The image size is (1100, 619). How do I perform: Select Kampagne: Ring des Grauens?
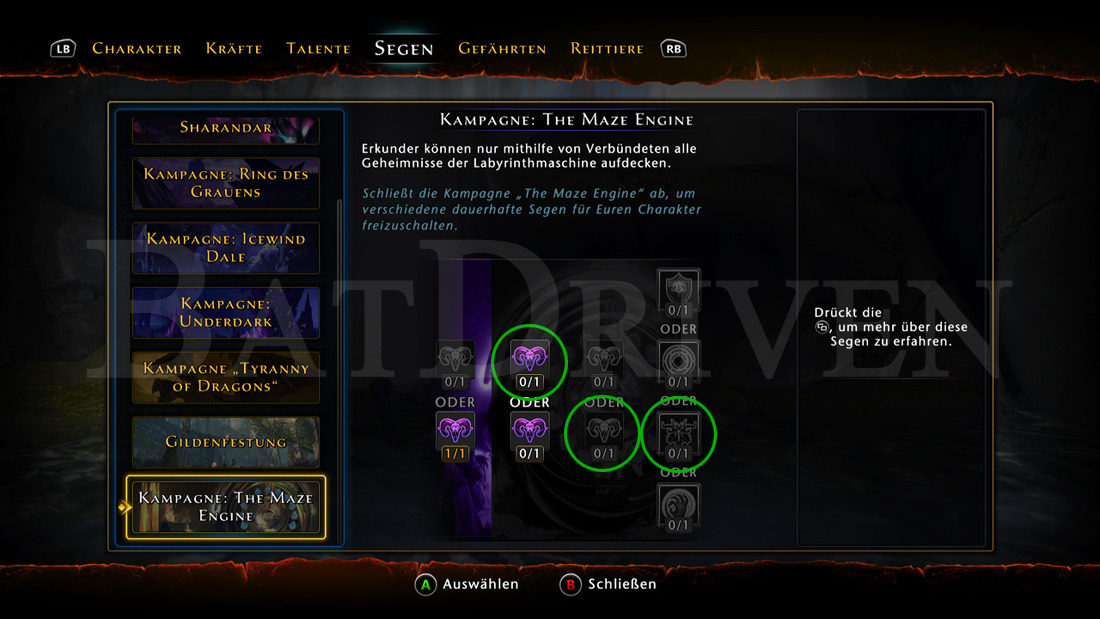[226, 183]
